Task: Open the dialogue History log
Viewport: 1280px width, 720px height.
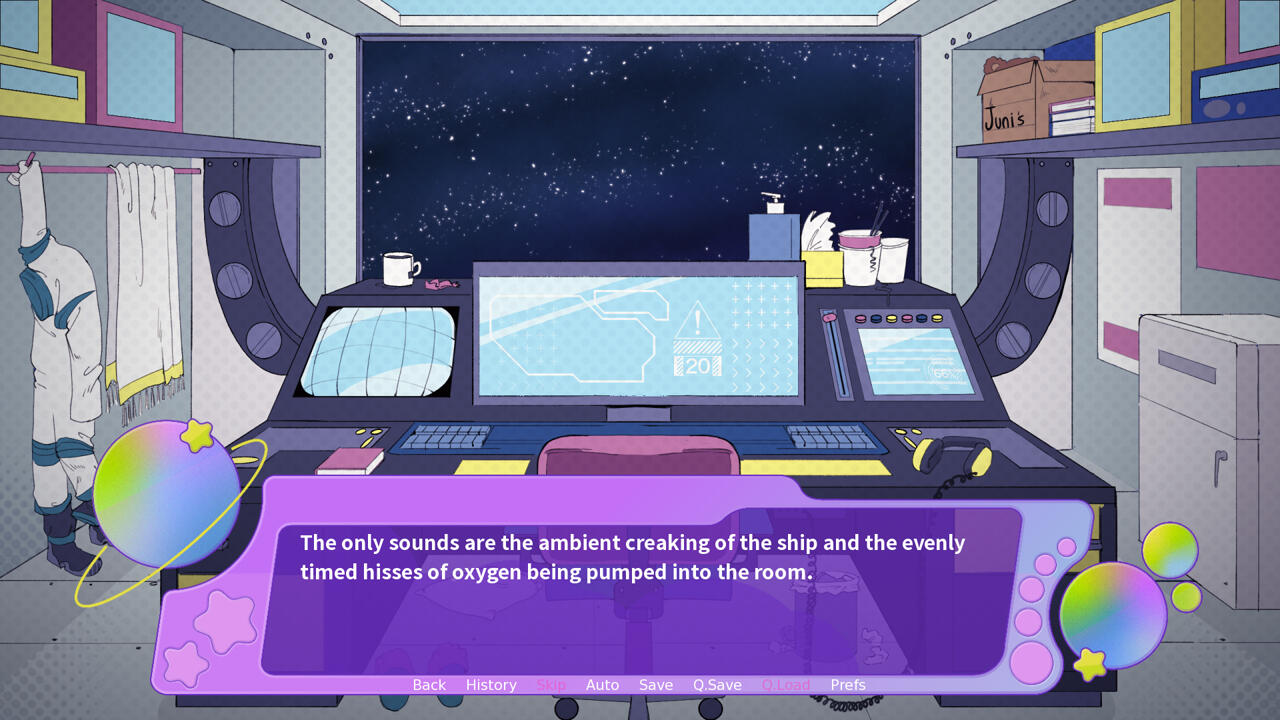Action: tap(491, 685)
